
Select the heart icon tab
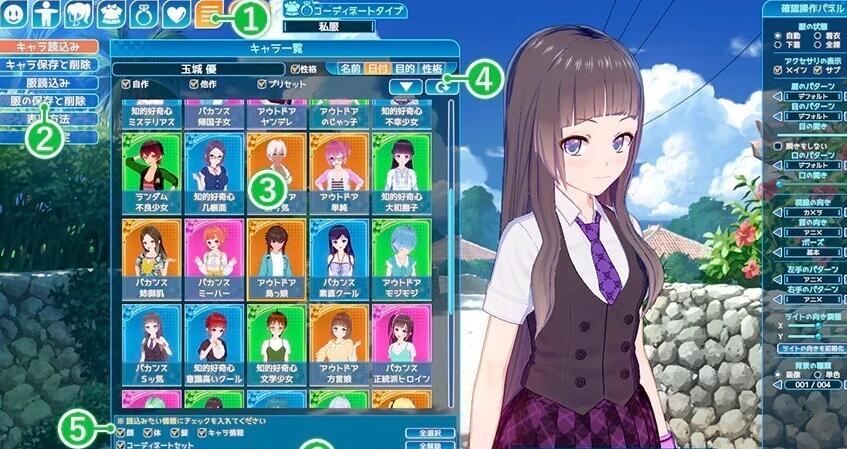click(173, 14)
